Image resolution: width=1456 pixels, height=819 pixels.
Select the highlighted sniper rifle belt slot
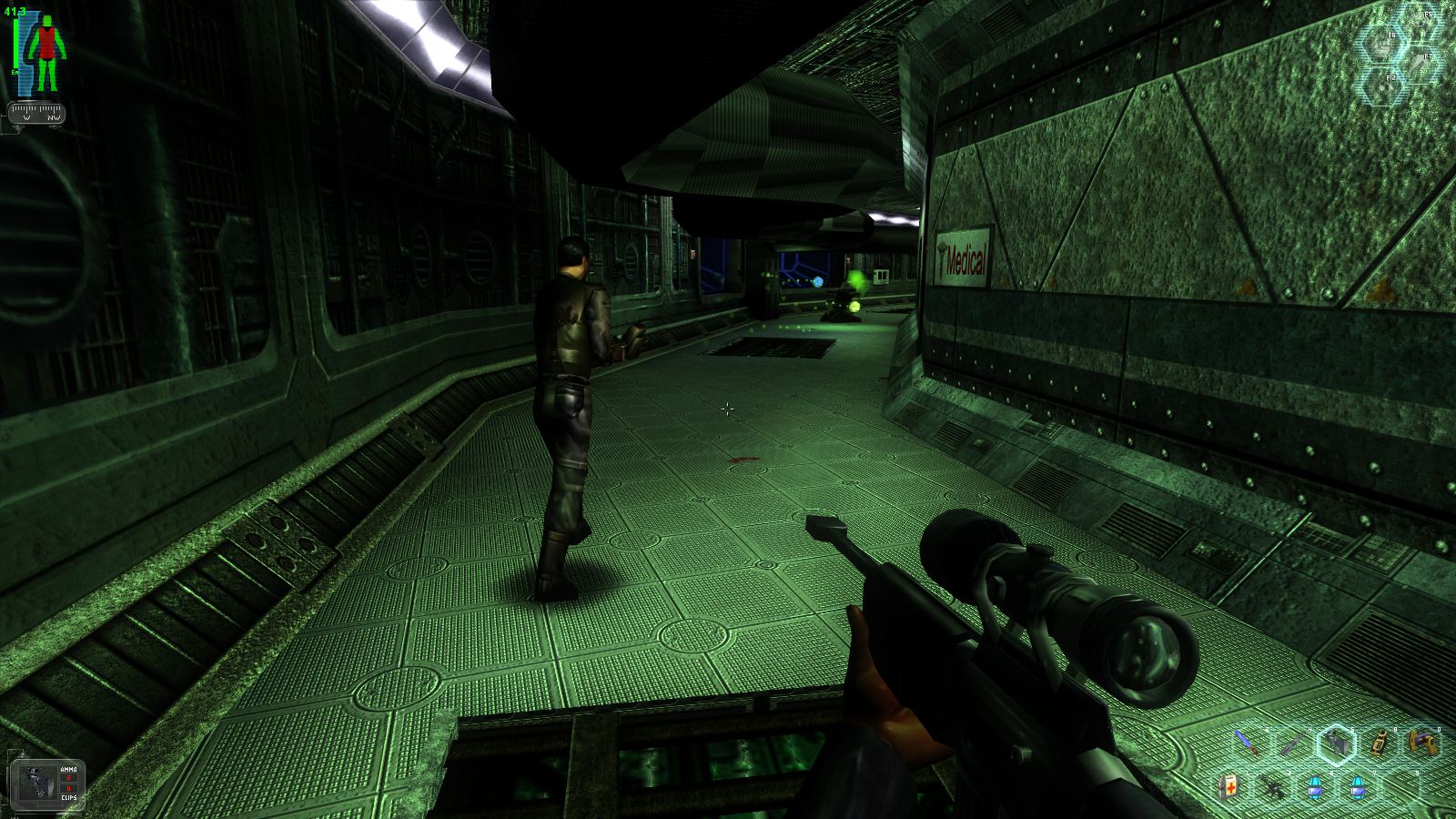(1336, 744)
